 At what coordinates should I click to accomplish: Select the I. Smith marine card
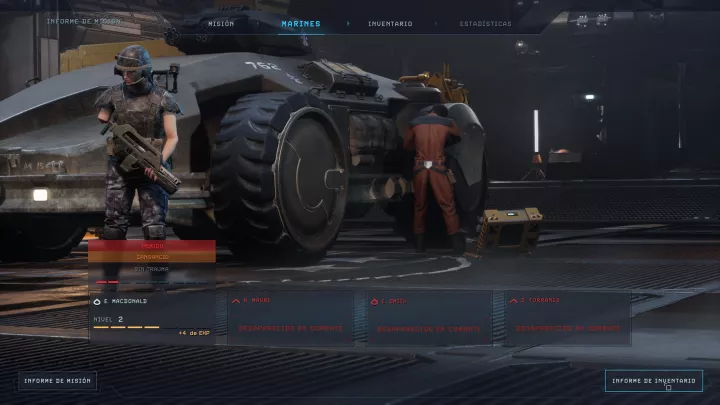[x=429, y=317]
